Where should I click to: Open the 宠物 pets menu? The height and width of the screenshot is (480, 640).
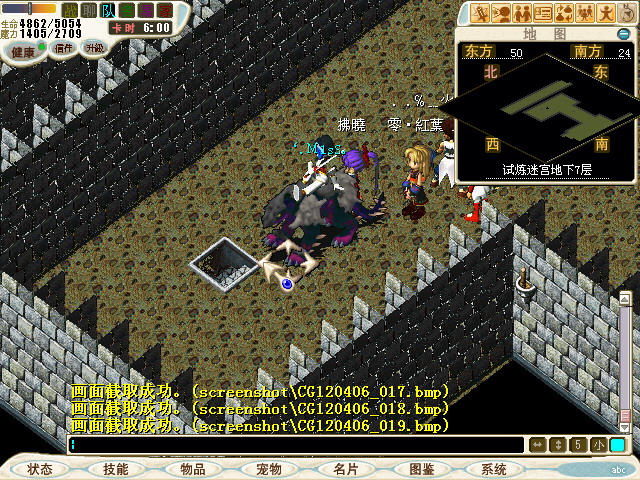[x=268, y=469]
